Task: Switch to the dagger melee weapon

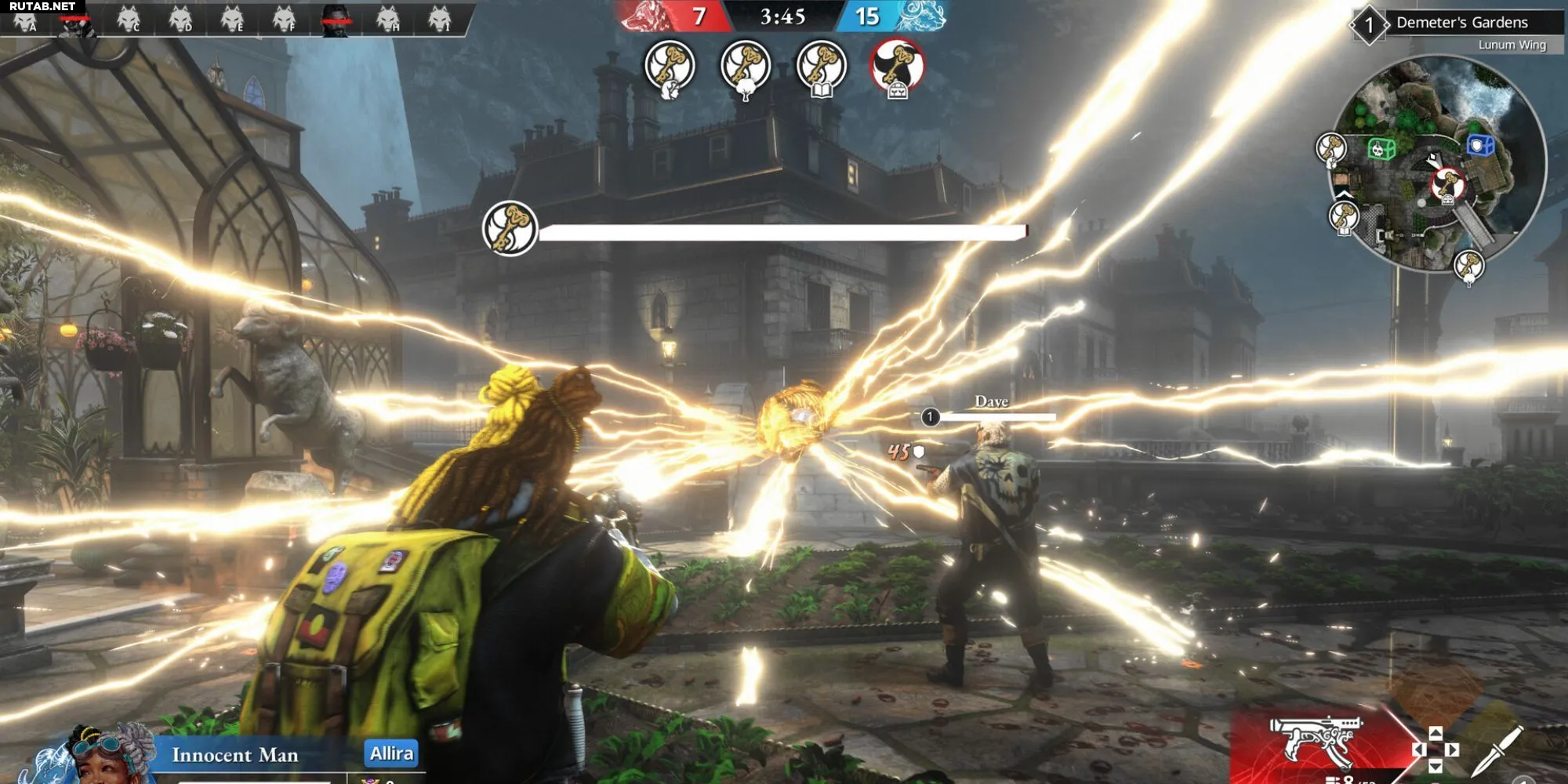Action: [x=1498, y=750]
